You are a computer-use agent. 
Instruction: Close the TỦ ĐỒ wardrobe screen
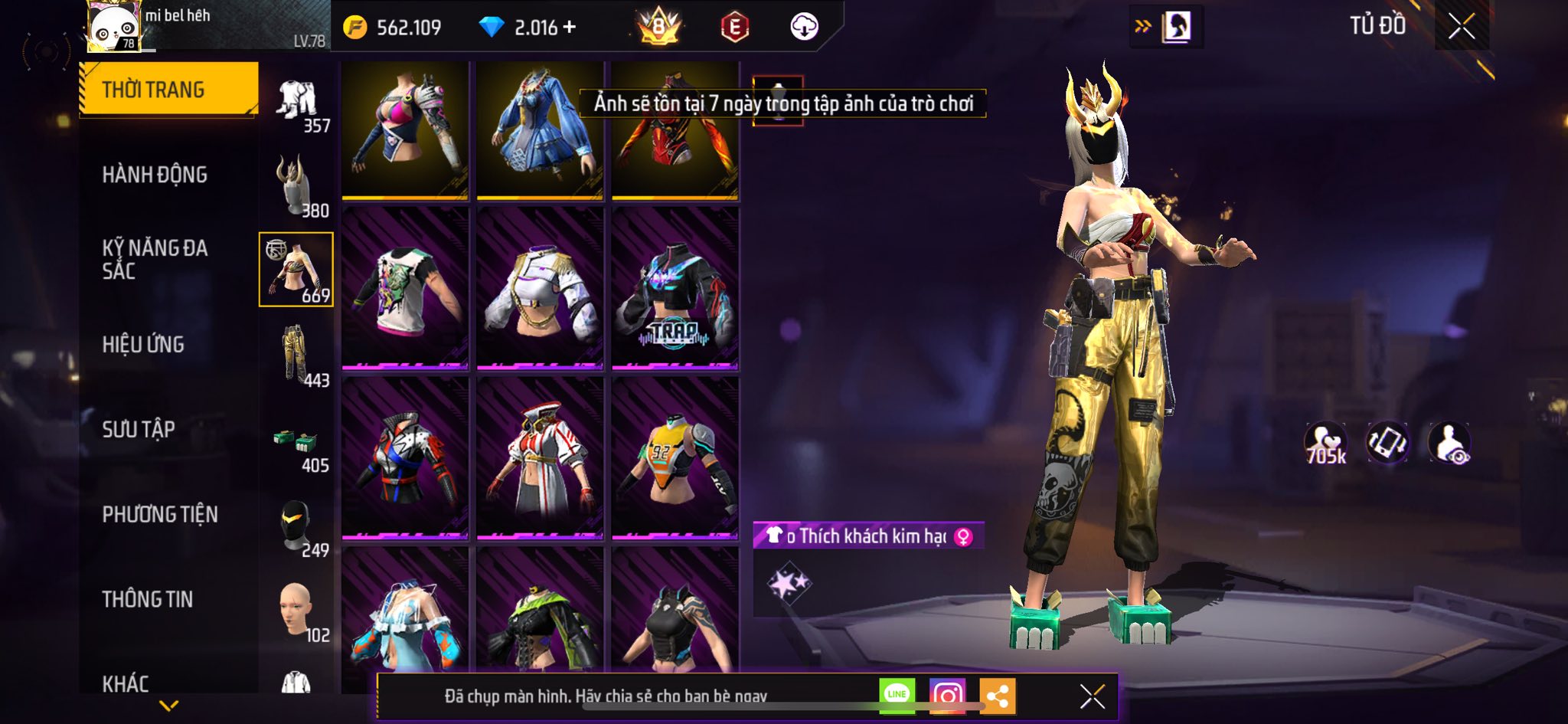(1461, 27)
